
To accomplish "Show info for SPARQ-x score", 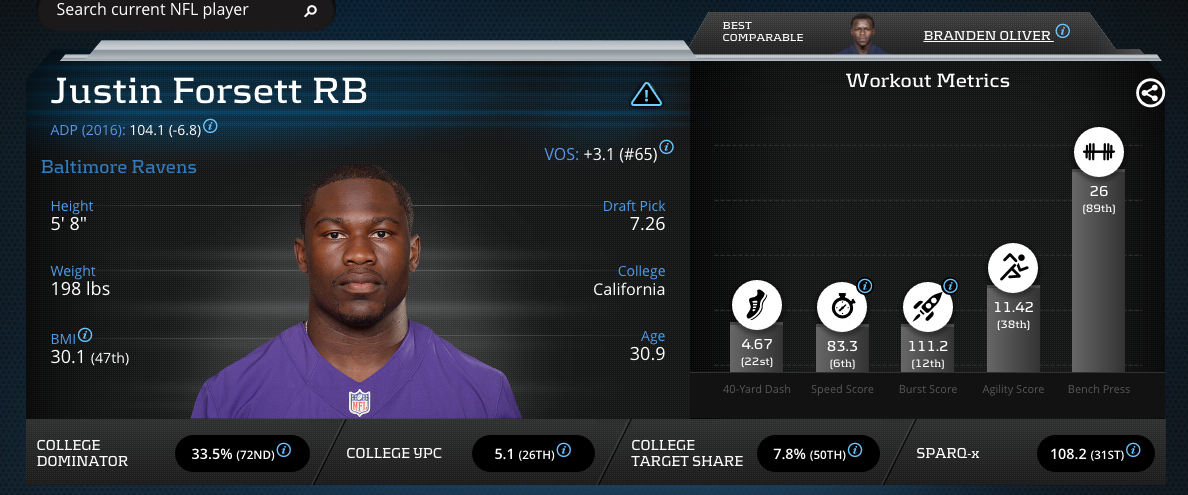I will pyautogui.click(x=1131, y=451).
